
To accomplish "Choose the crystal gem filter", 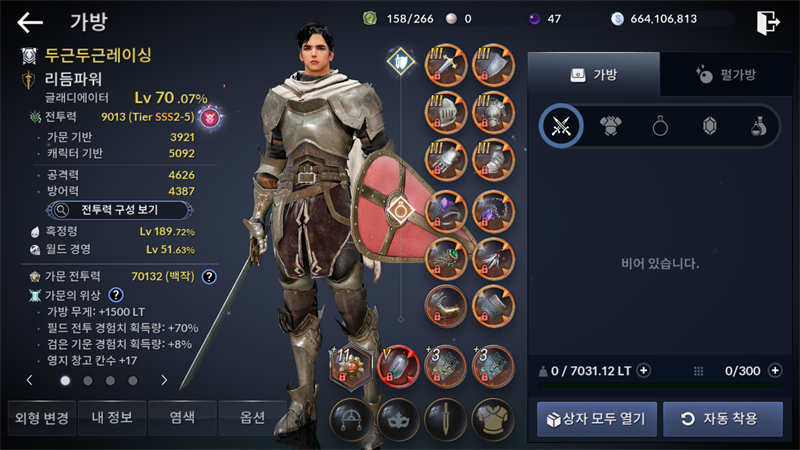I will coord(709,126).
